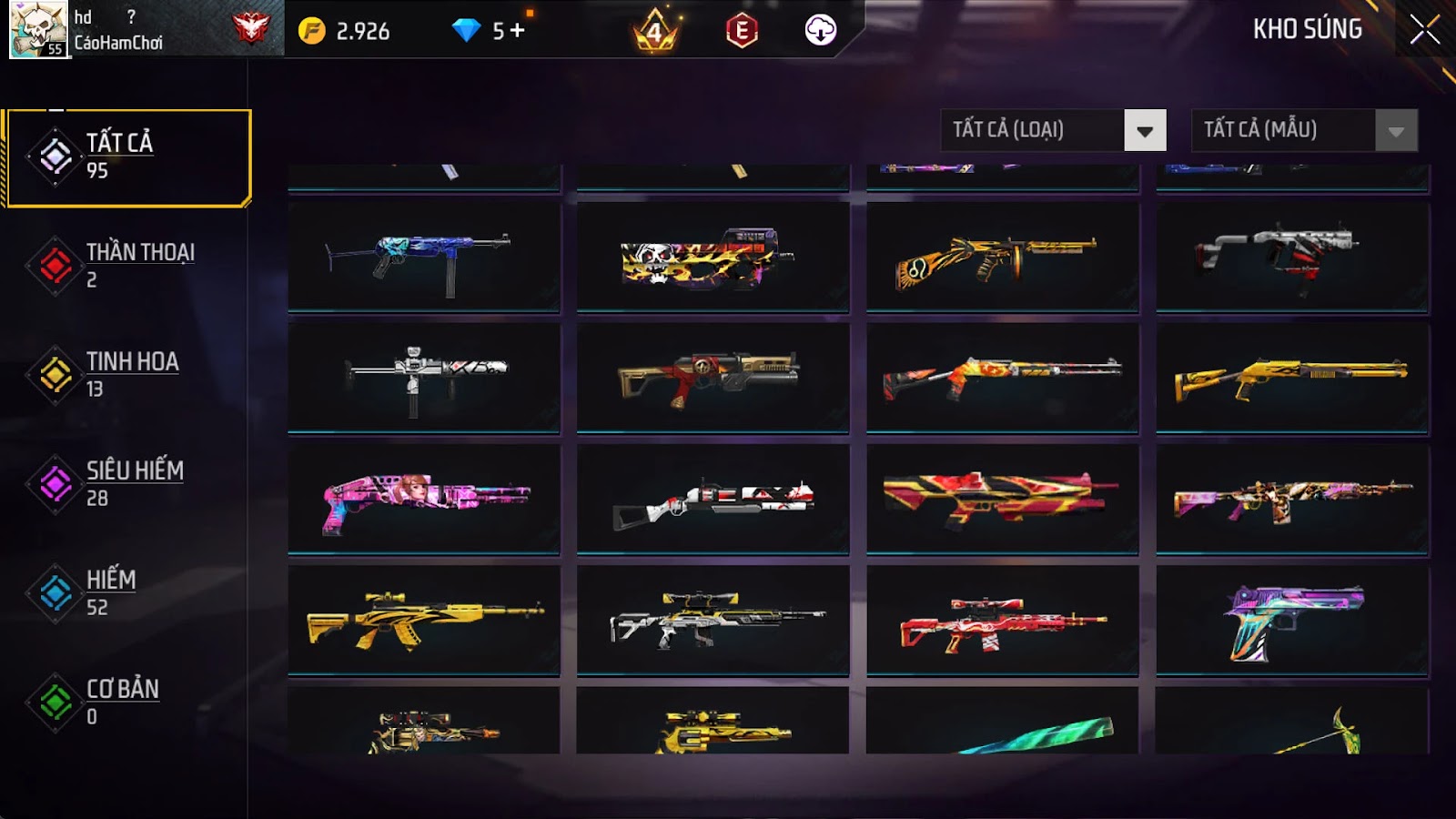Choose the gold Thompson gun skin
Viewport: 1456px width, 819px height.
coord(1002,257)
